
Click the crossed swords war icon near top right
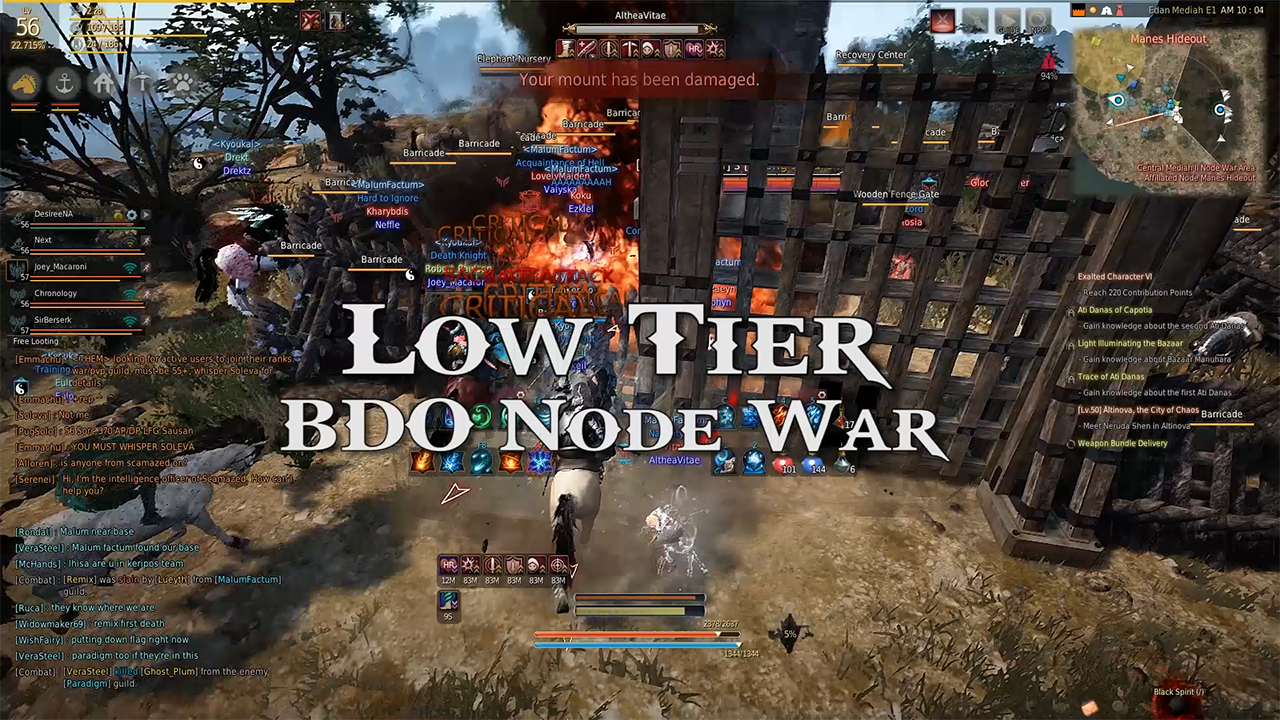point(943,20)
